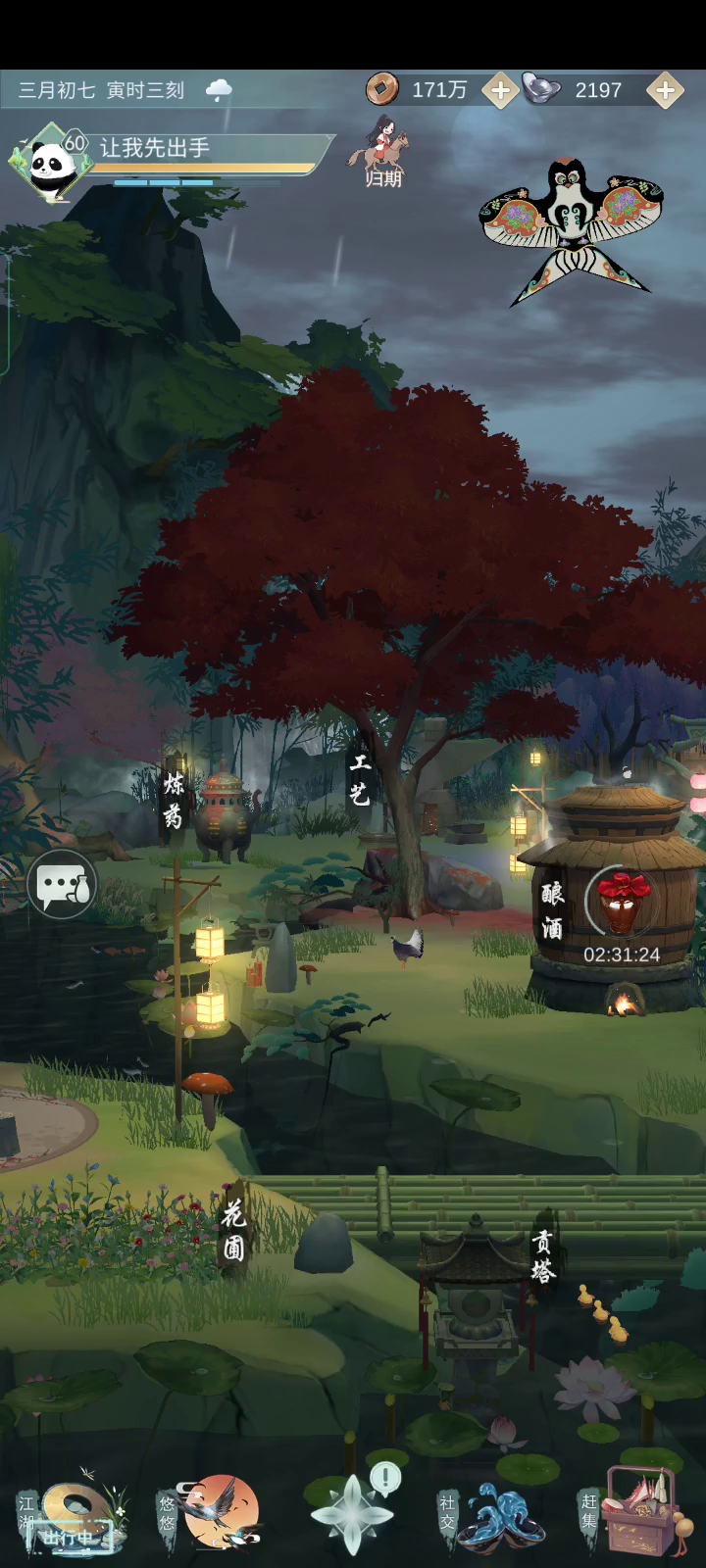Screen dimensions: 706x1568
Task: Check the wine jar brewing timer icon
Action: point(622,906)
